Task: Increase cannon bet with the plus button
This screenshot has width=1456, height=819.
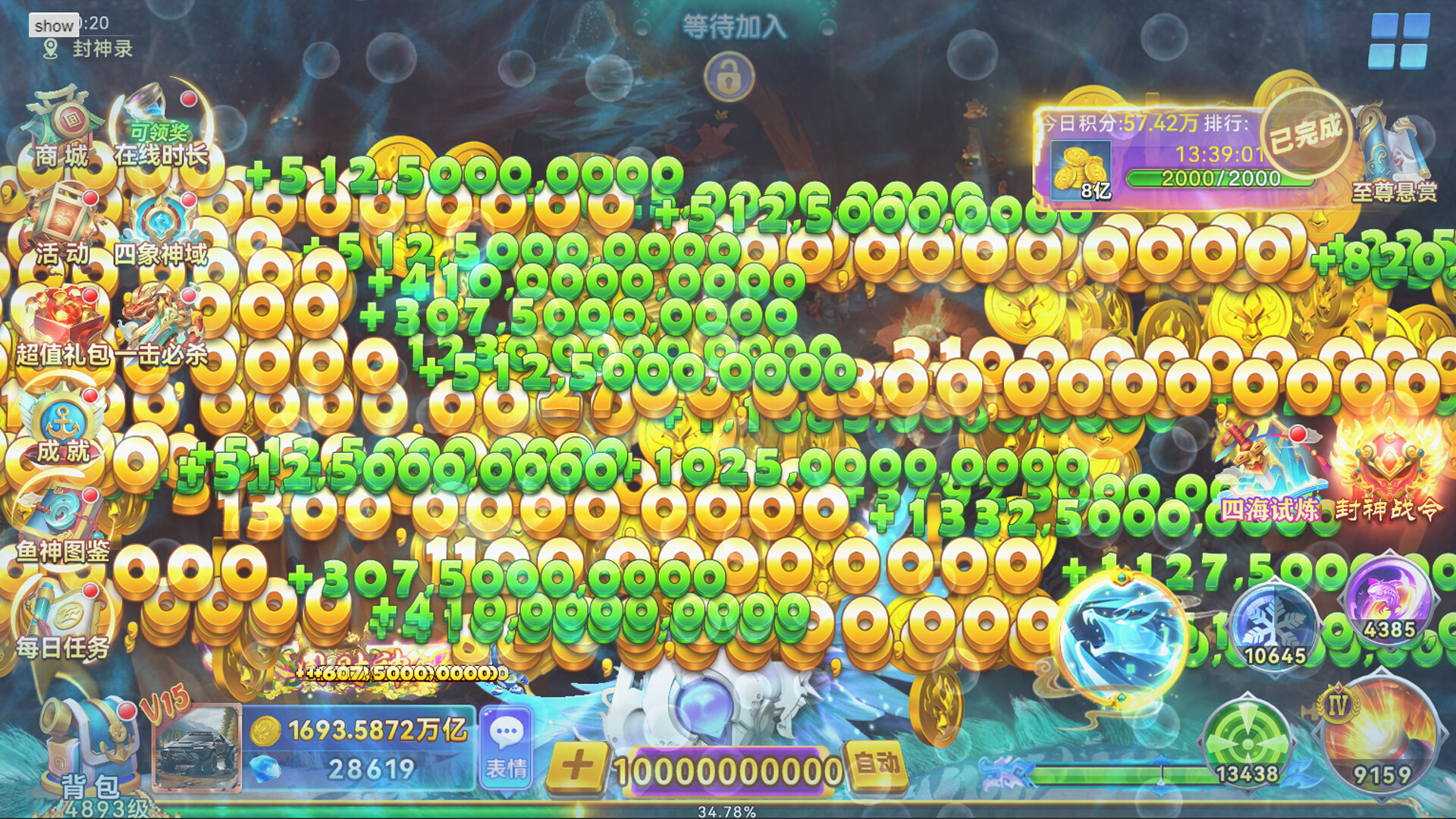Action: tap(577, 766)
